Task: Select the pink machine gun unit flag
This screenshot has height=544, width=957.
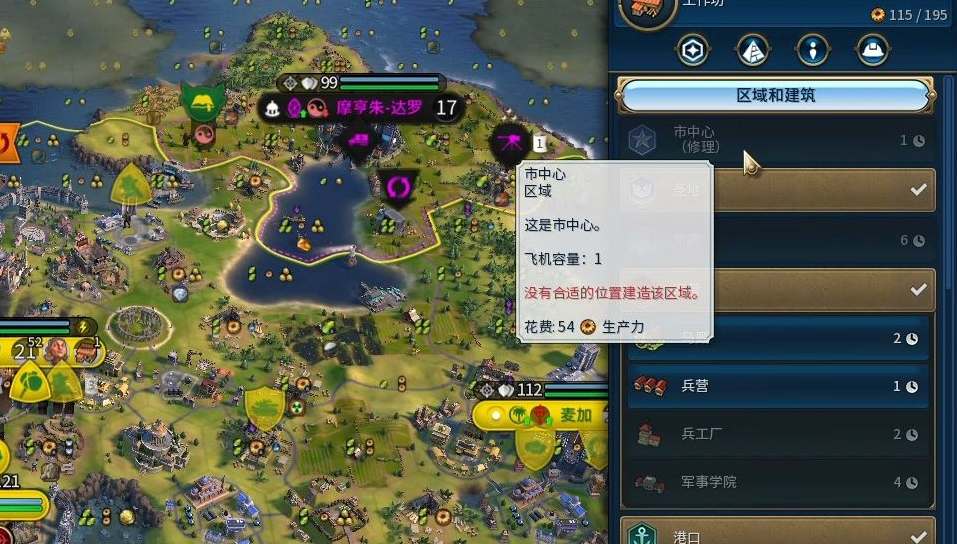Action: pyautogui.click(x=510, y=146)
